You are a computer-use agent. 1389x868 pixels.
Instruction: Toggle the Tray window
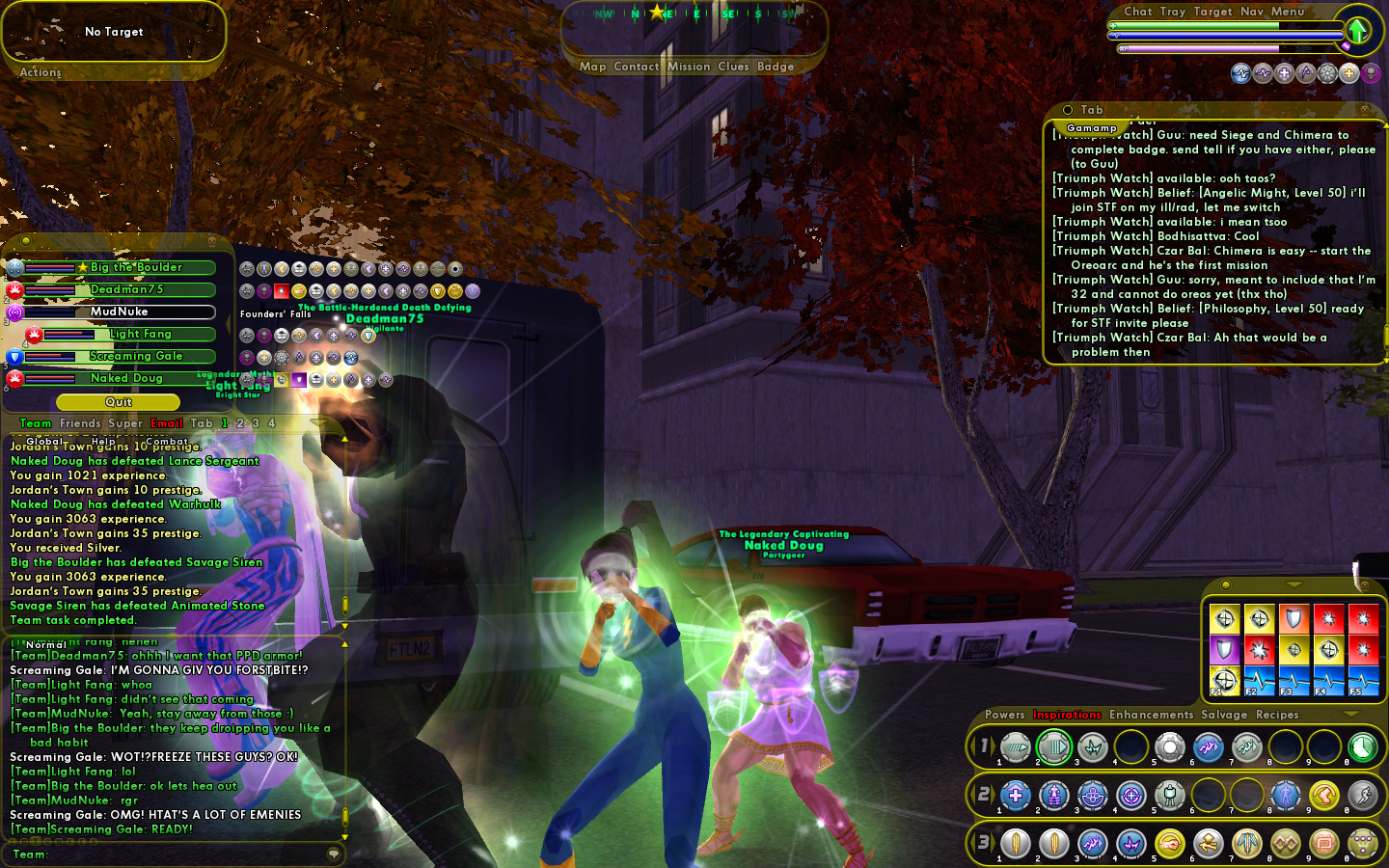[1173, 12]
